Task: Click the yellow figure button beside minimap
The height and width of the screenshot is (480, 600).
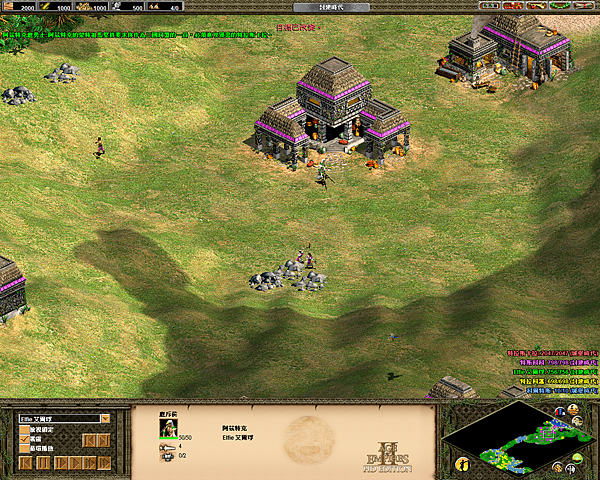Action: 462,464
